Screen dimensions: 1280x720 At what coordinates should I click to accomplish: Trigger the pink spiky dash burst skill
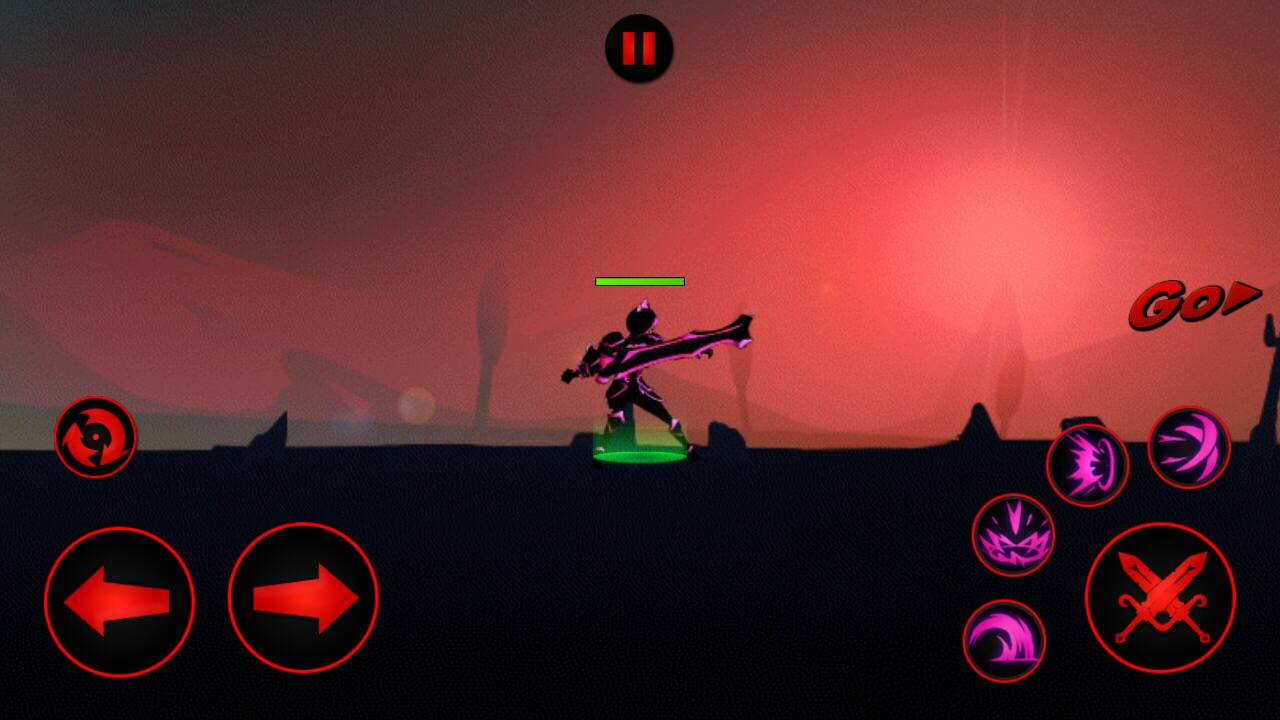tap(1087, 465)
